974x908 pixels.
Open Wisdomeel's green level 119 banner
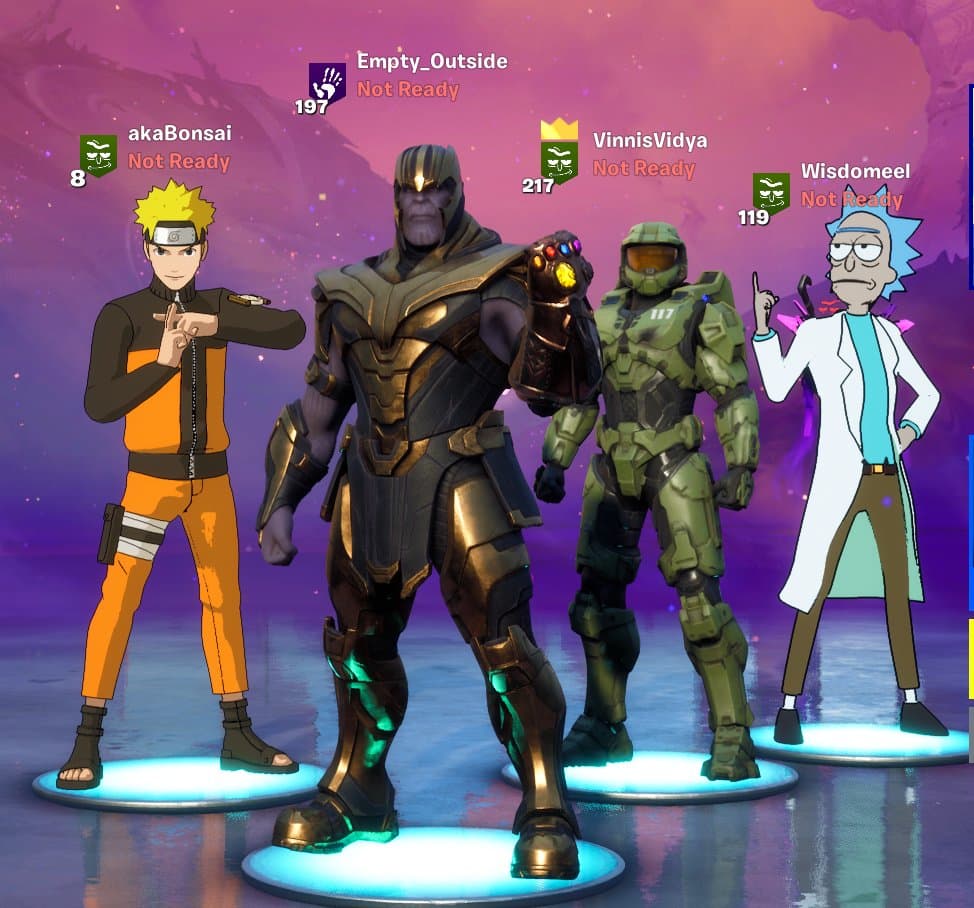tap(771, 192)
